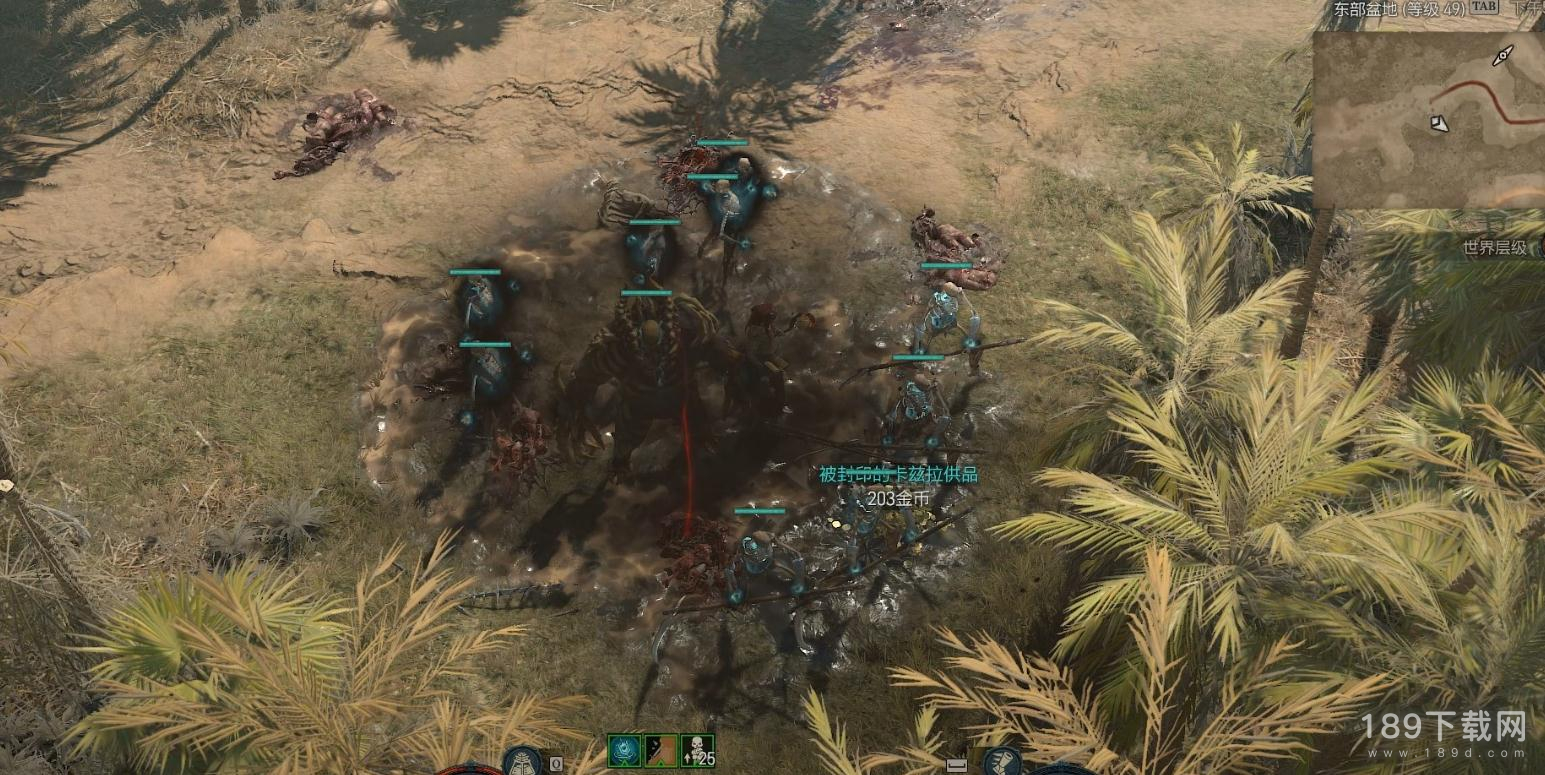The height and width of the screenshot is (775, 1545).
Task: Click the 世界层级 world tier label
Action: coord(1494,248)
